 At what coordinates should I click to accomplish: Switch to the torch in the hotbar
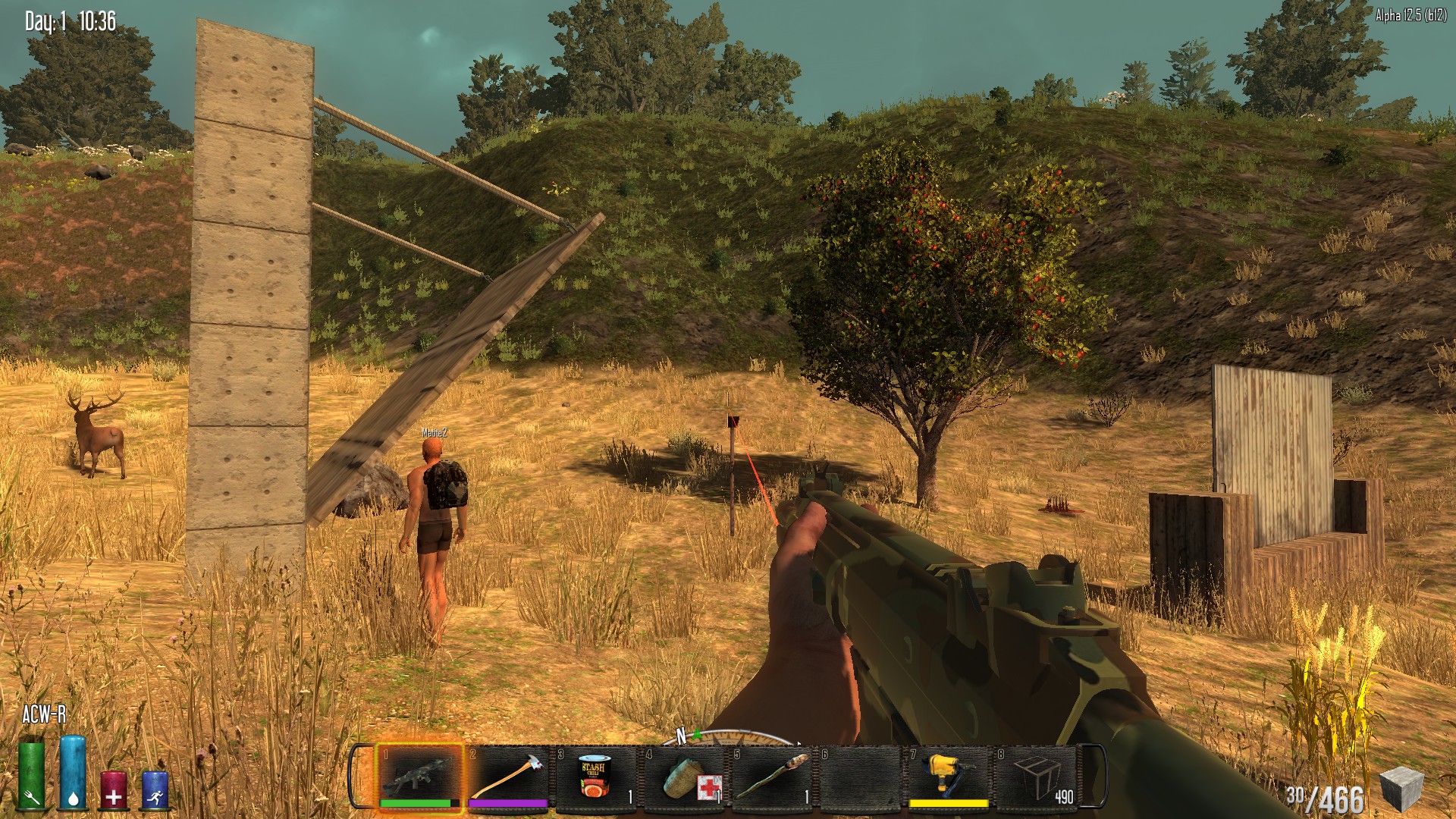(772, 777)
